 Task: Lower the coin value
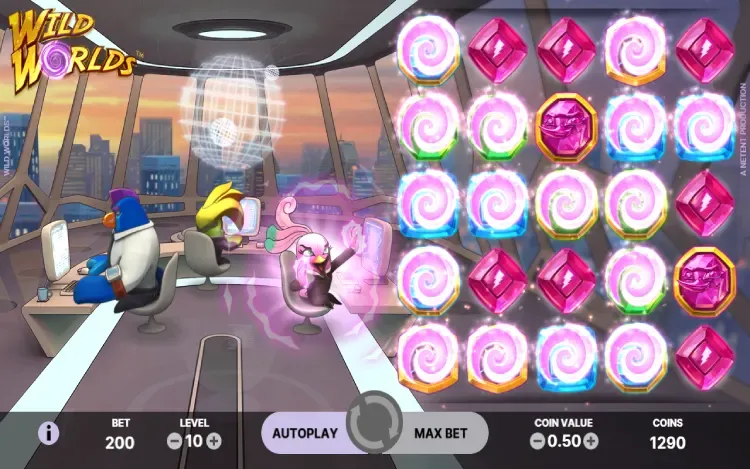tap(538, 440)
